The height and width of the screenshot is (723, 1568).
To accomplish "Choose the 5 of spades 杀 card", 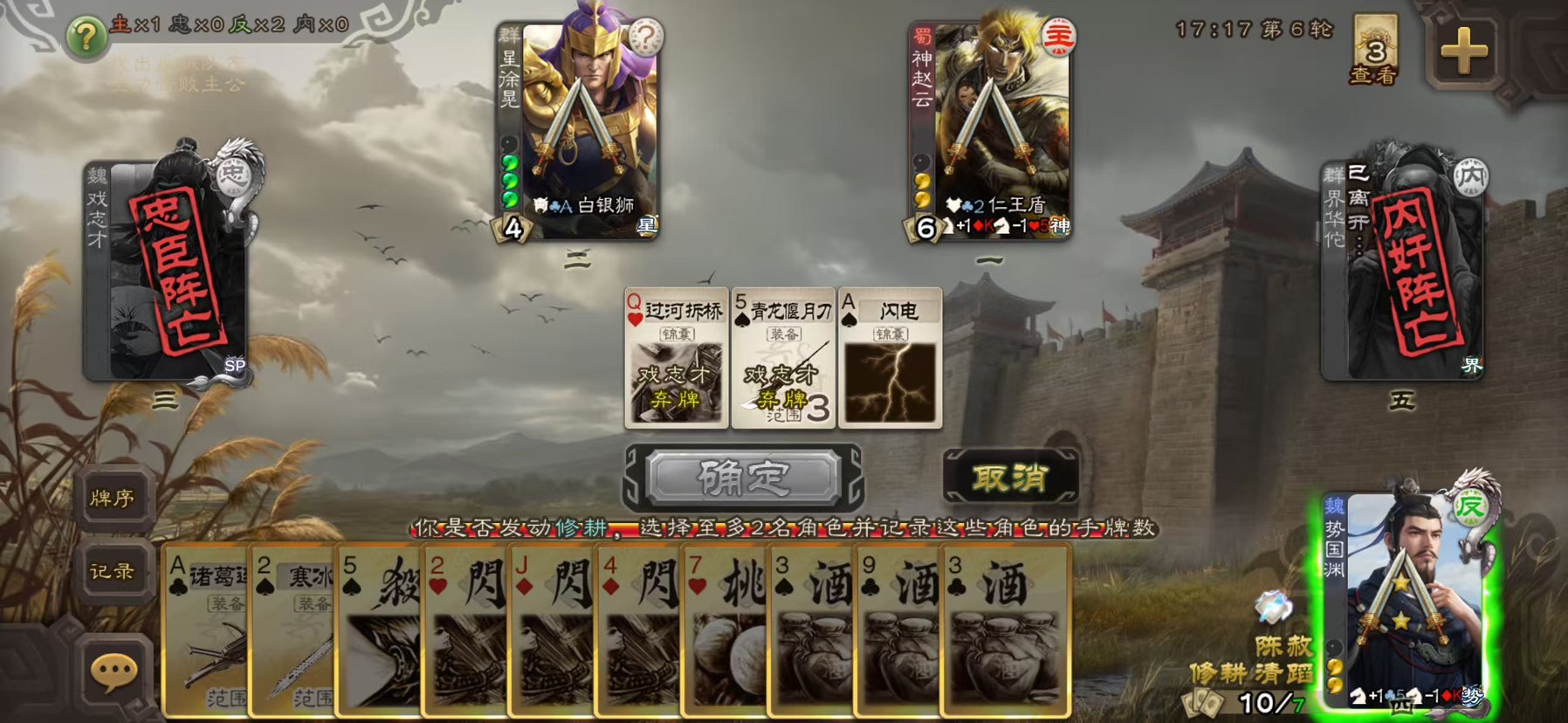I will (377, 629).
